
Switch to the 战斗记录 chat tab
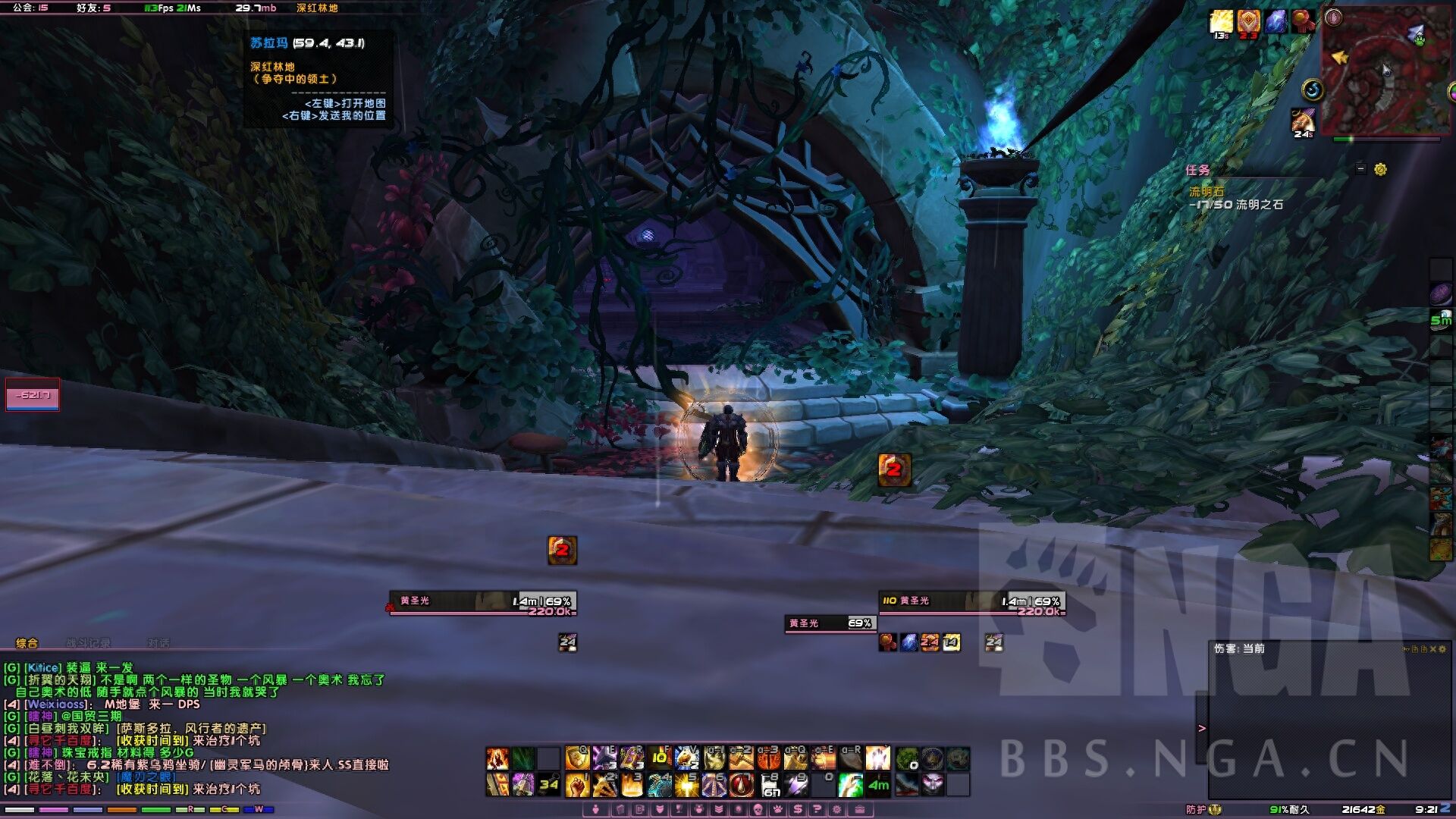click(x=88, y=643)
